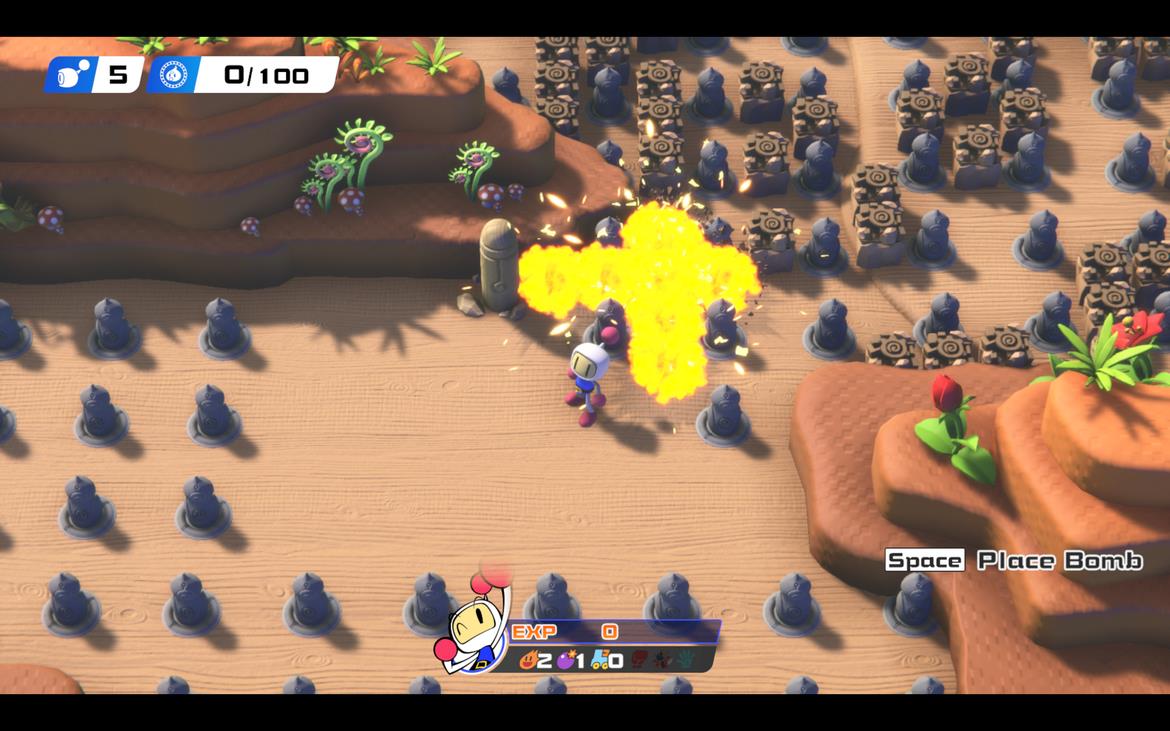Click the Ellon collectible counter icon
Screen dimensions: 1170x731
point(174,75)
